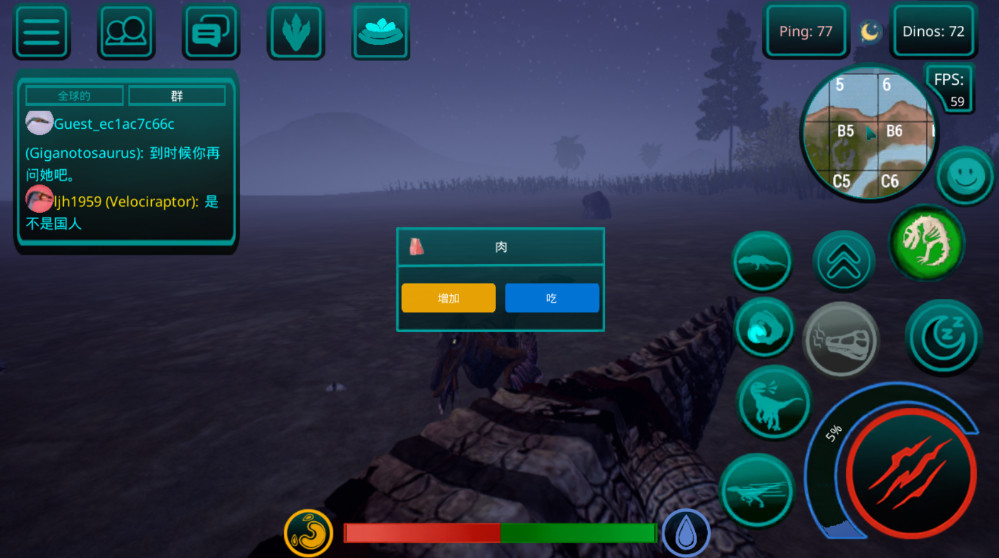This screenshot has width=999, height=558.
Task: Select the crouching dinosaur stance button
Action: point(761,263)
